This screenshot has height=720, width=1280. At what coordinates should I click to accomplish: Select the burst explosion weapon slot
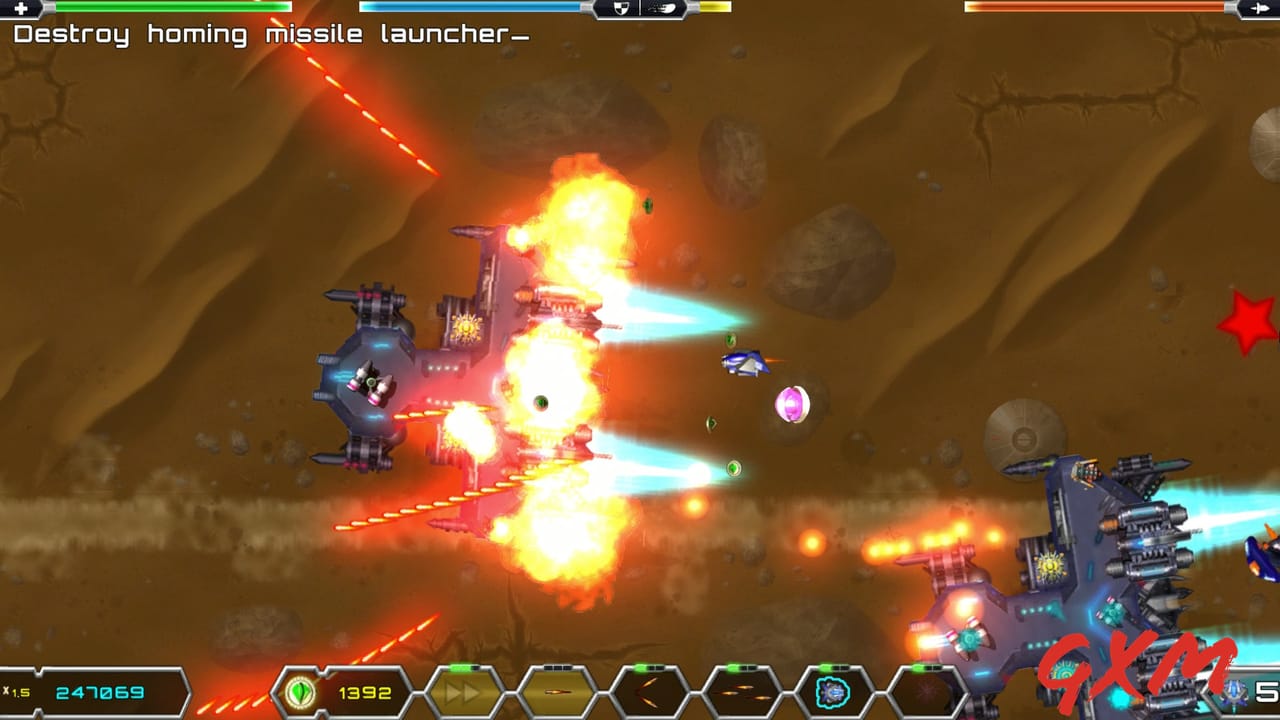(x=925, y=692)
